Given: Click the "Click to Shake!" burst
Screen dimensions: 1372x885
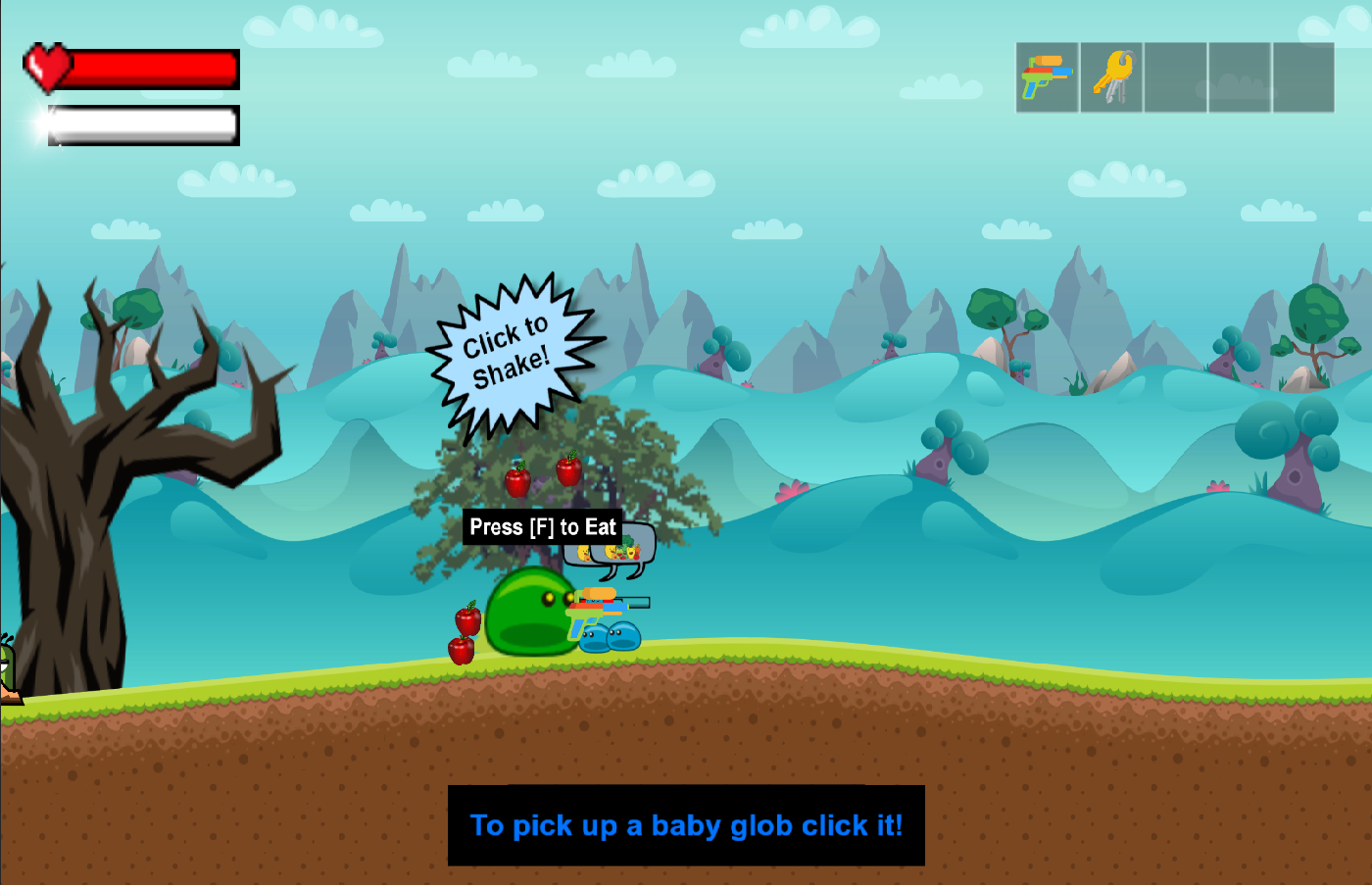Looking at the screenshot, I should pyautogui.click(x=510, y=354).
